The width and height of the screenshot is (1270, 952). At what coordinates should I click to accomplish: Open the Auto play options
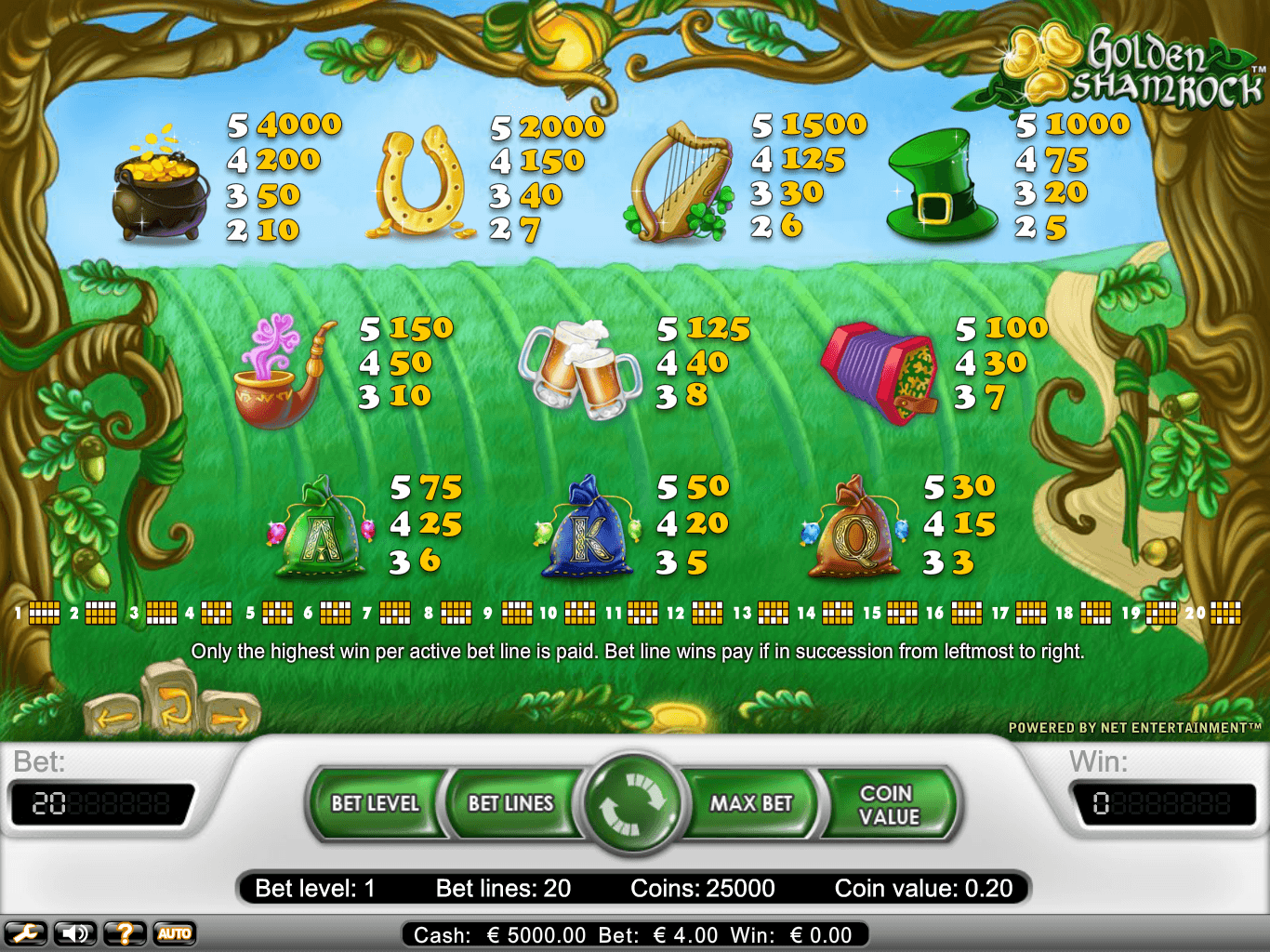click(x=175, y=933)
